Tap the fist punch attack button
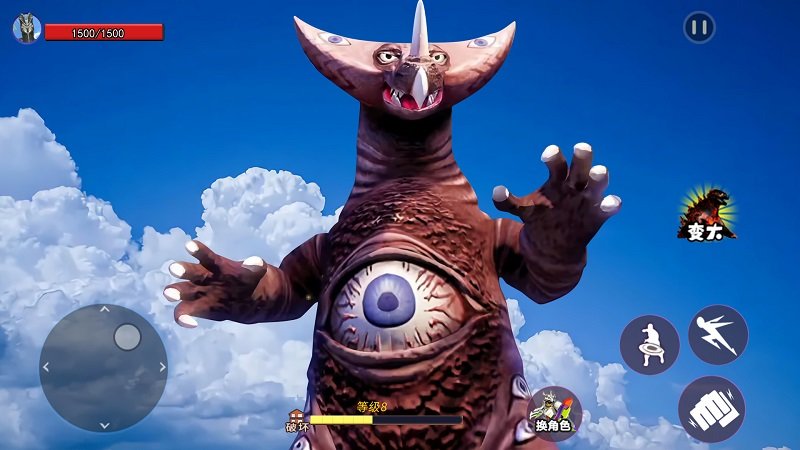 pyautogui.click(x=711, y=408)
